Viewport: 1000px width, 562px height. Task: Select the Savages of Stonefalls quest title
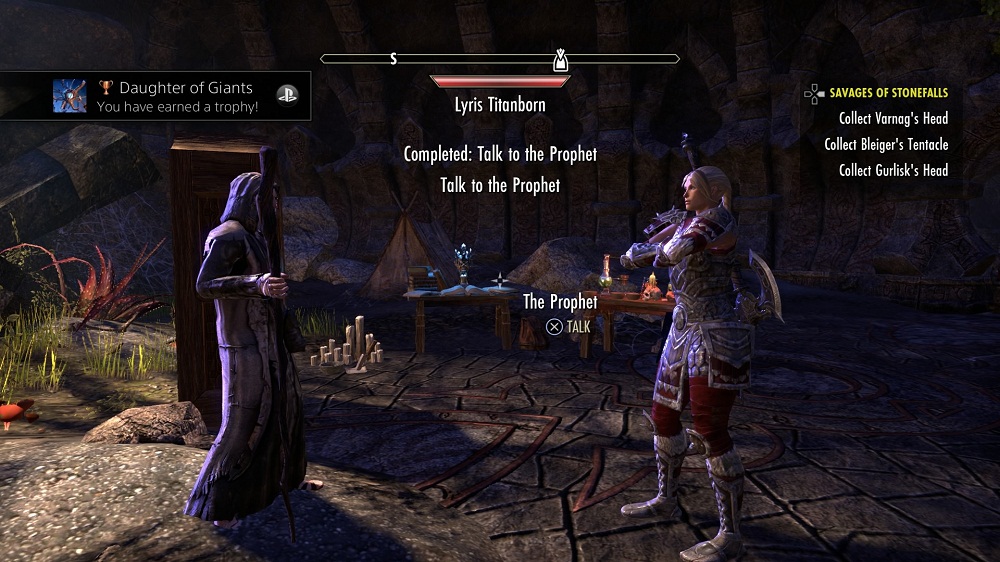(x=888, y=93)
